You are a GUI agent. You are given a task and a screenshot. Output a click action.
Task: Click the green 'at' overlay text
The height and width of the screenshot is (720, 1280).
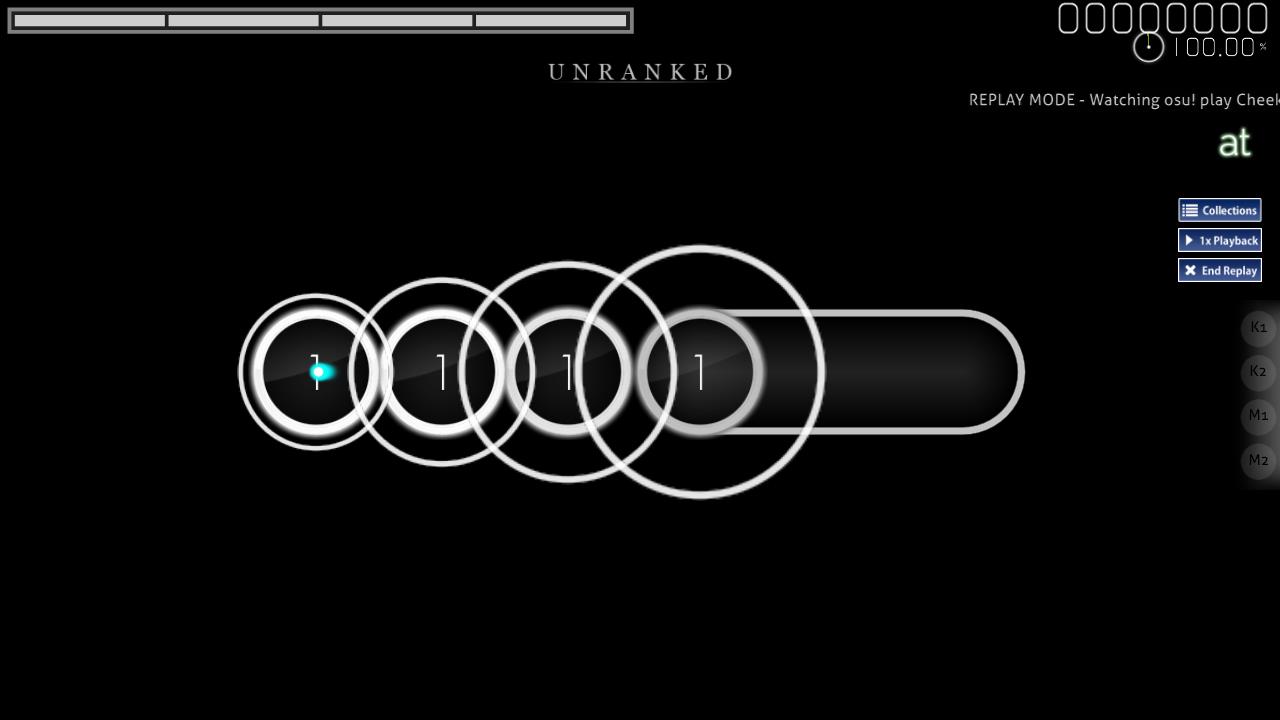click(1236, 142)
